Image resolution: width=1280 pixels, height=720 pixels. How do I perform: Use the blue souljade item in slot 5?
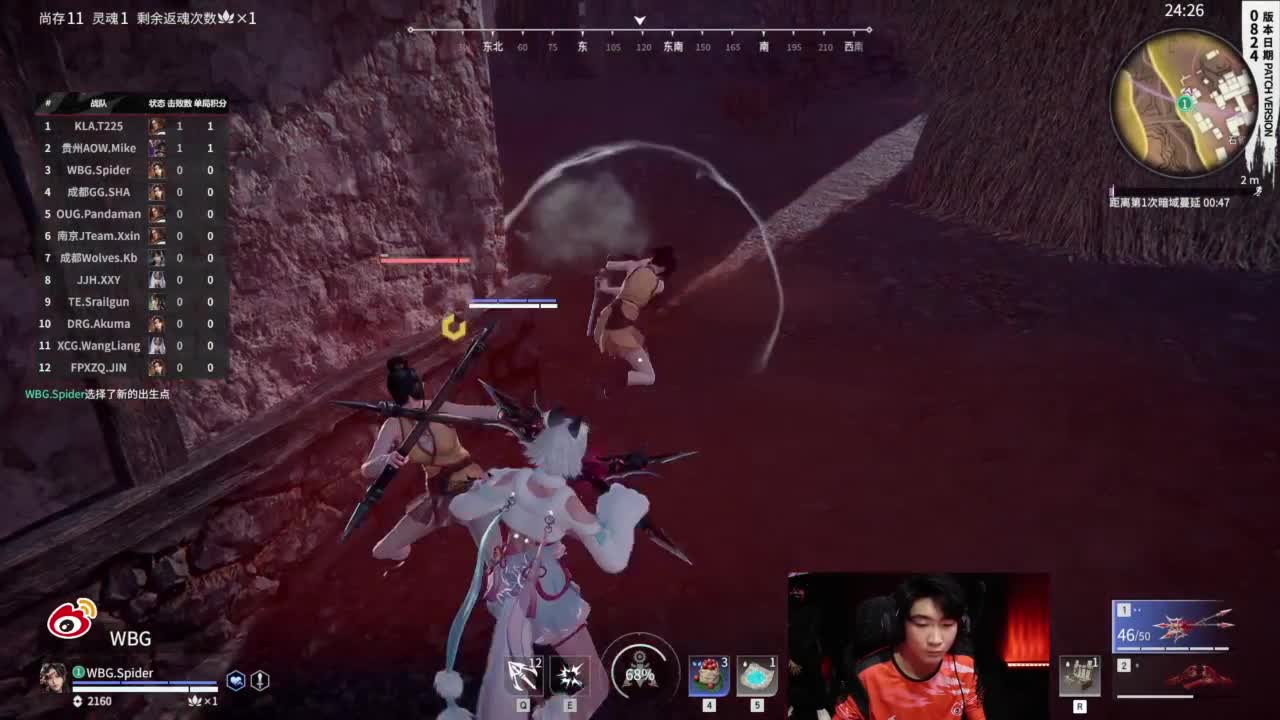pos(757,676)
